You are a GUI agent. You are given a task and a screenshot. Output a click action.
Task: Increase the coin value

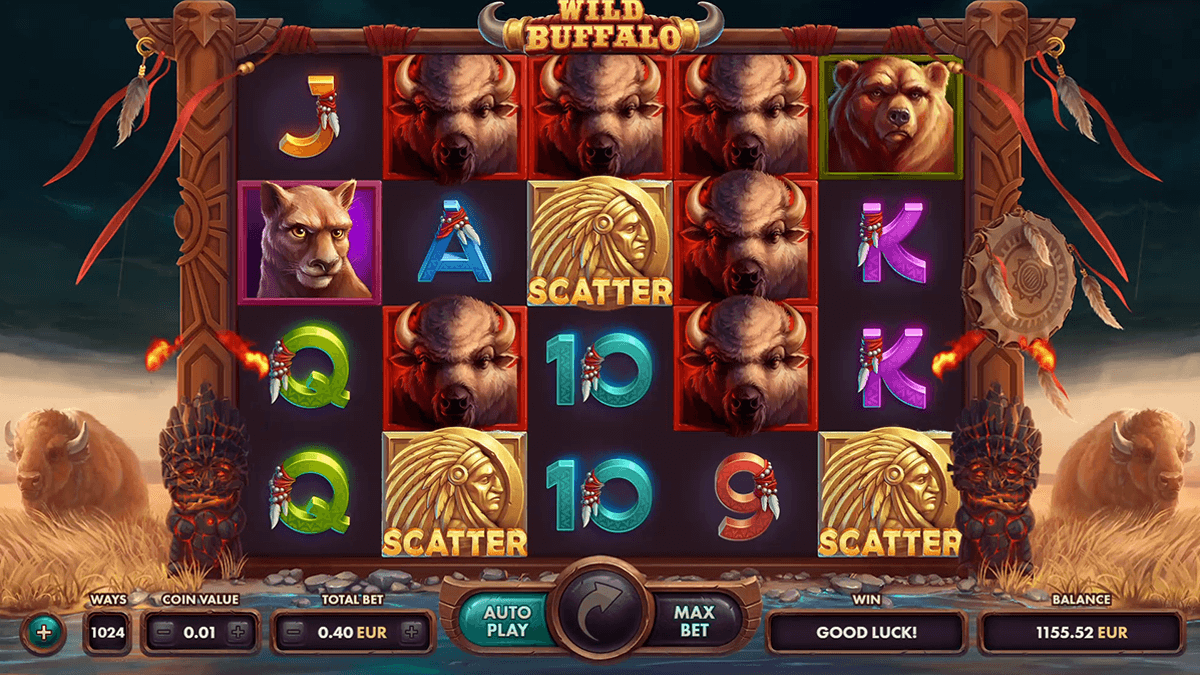[x=237, y=632]
